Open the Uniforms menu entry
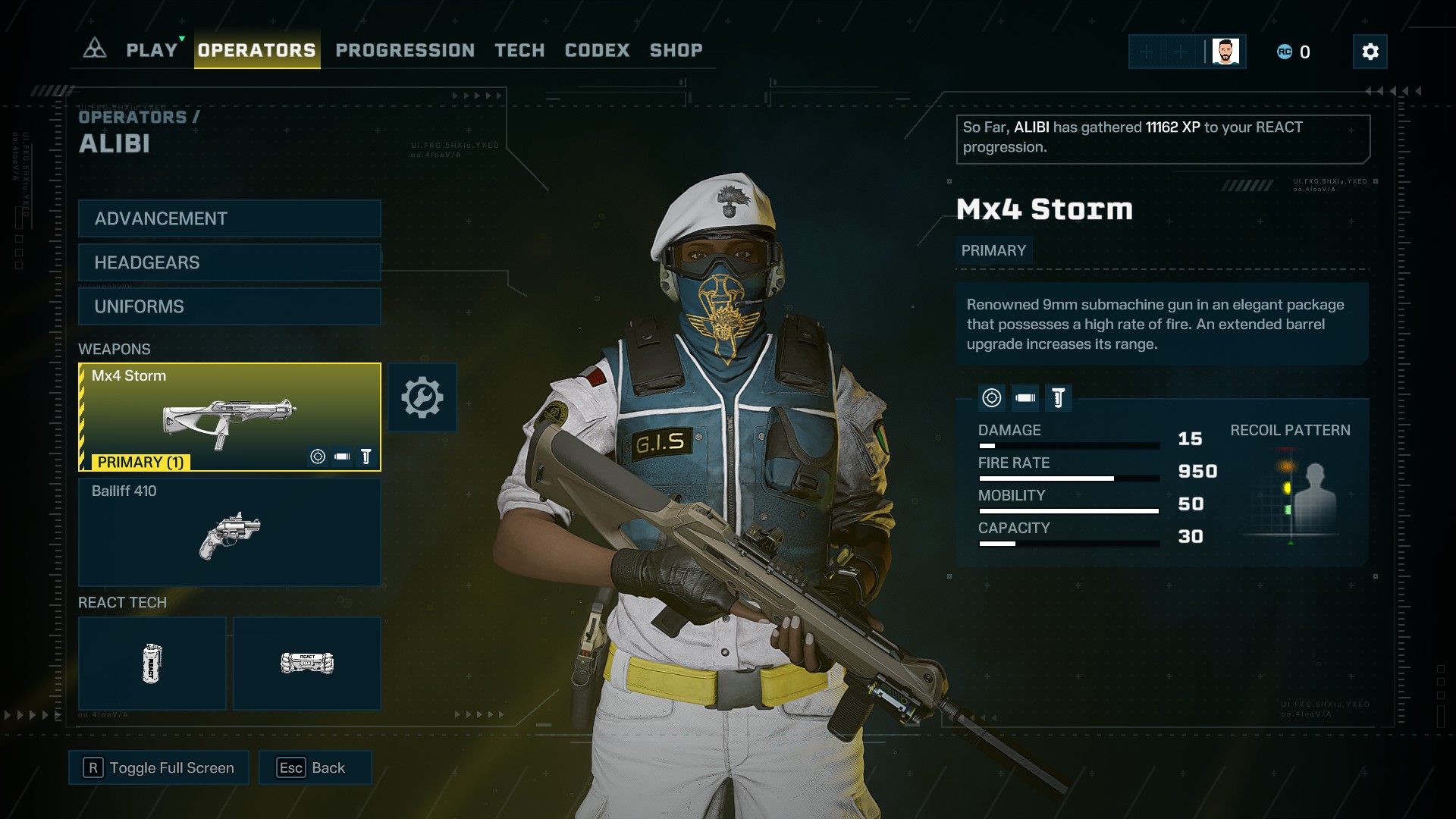This screenshot has height=819, width=1456. (229, 306)
